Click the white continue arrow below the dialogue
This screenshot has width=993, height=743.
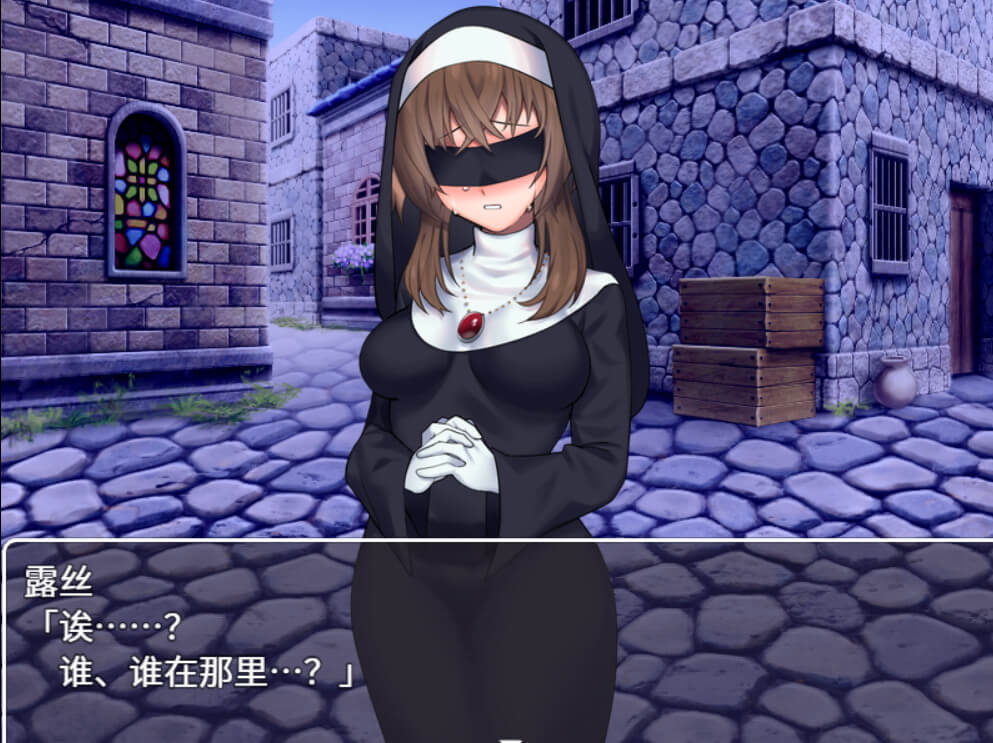(512, 739)
